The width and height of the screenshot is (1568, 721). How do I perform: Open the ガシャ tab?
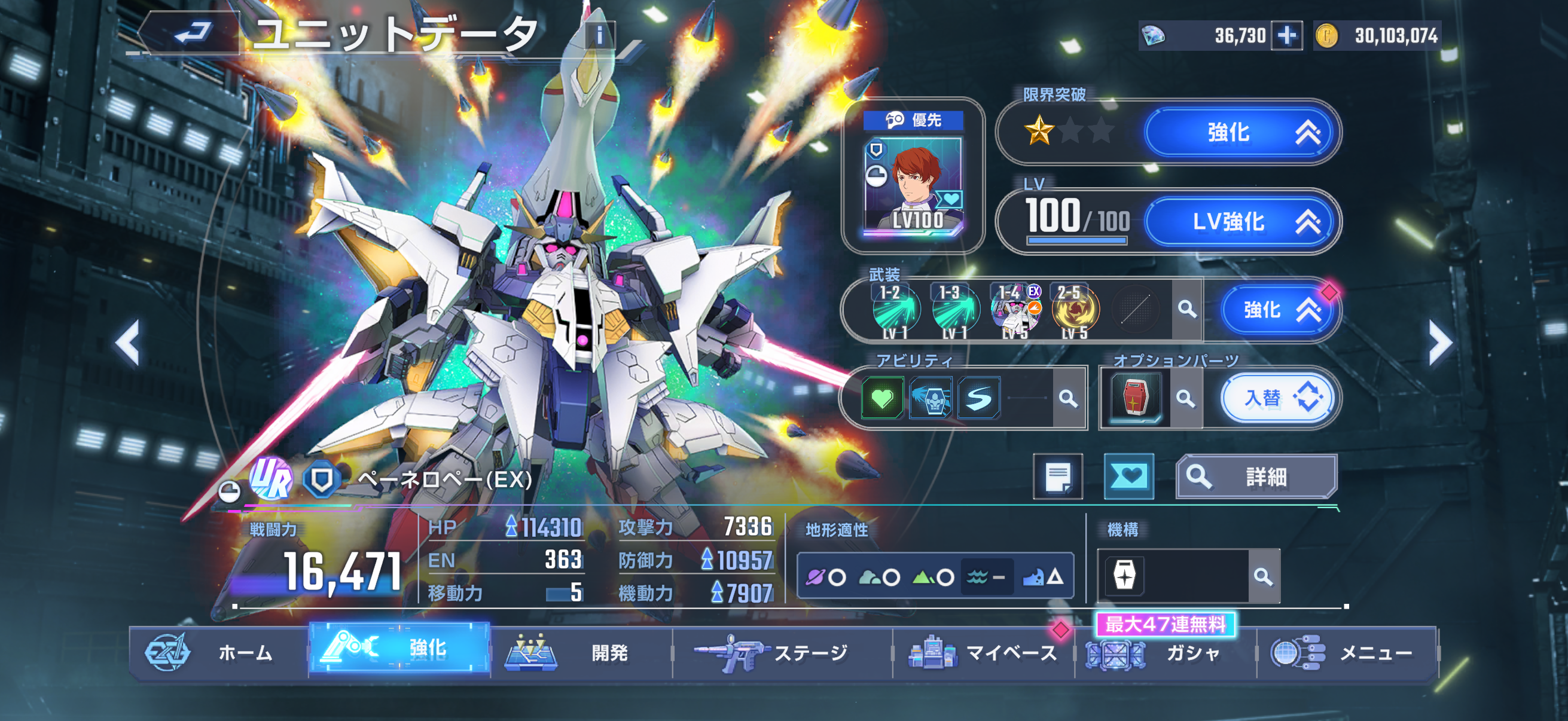(x=1166, y=653)
